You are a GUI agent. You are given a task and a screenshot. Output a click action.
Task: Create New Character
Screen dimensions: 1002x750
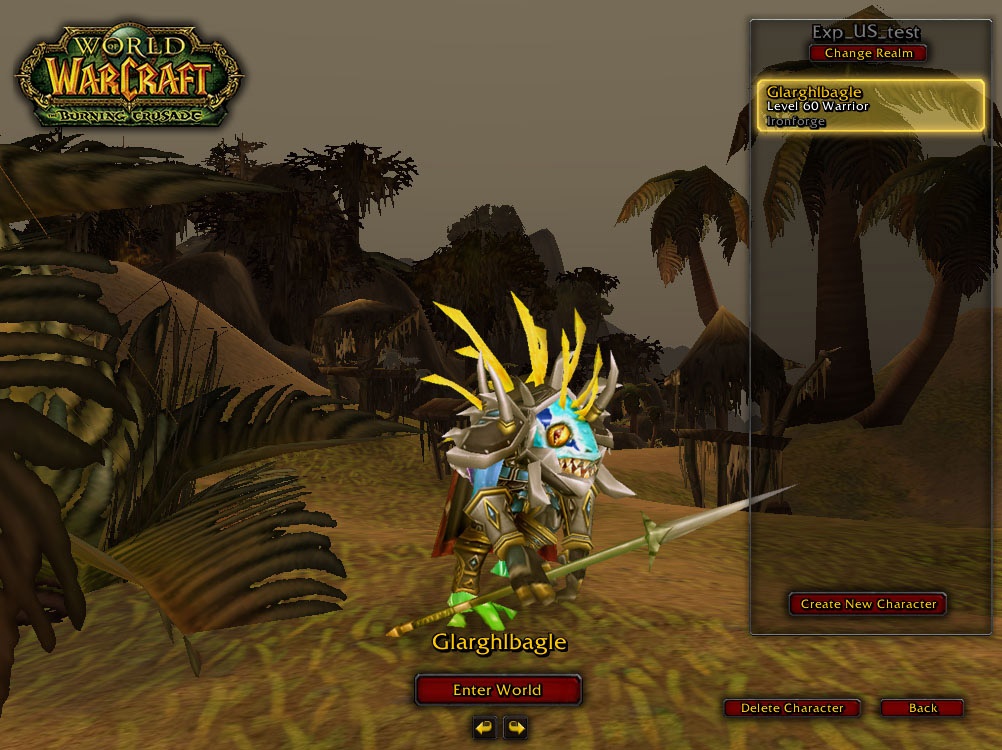point(868,604)
